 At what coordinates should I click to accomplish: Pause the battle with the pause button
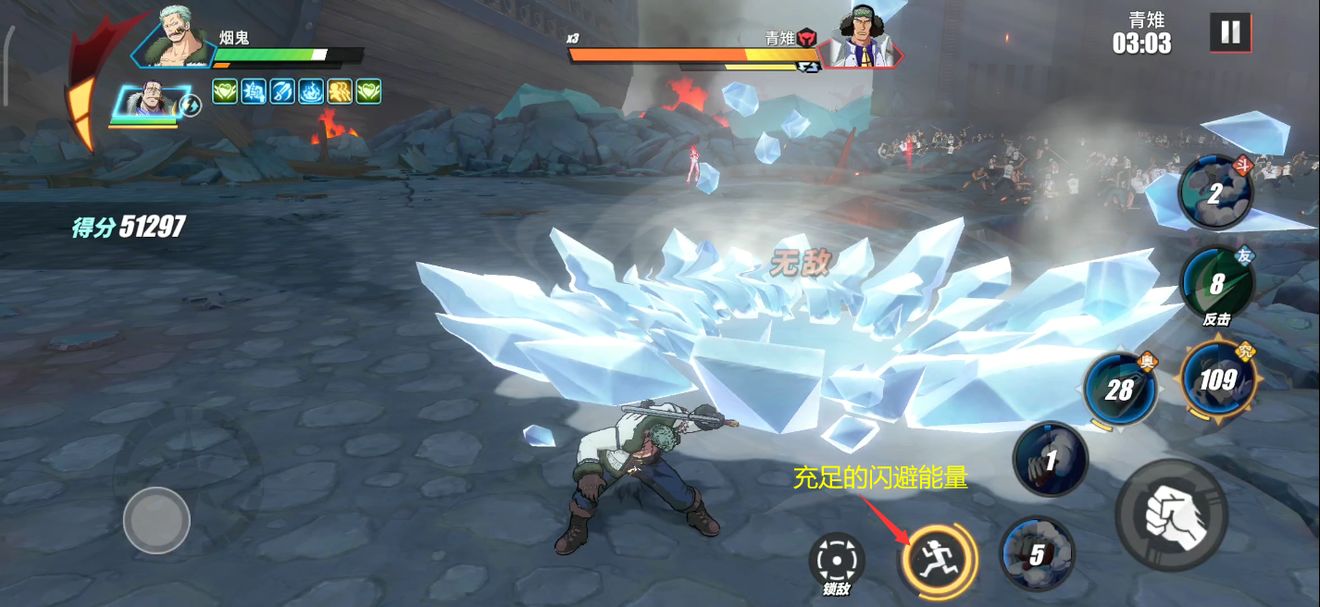tap(1230, 32)
